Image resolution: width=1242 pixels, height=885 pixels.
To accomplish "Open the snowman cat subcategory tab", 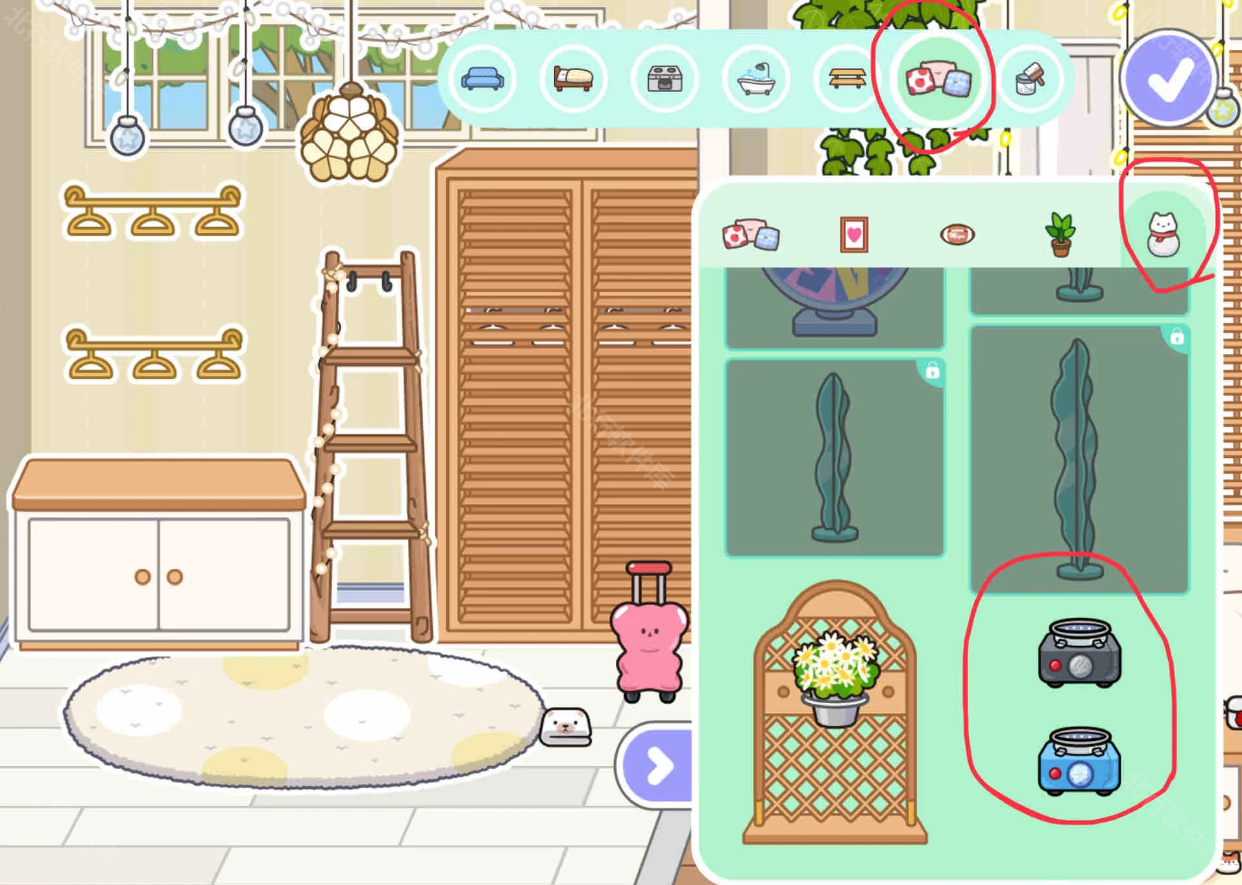I will (x=1162, y=235).
